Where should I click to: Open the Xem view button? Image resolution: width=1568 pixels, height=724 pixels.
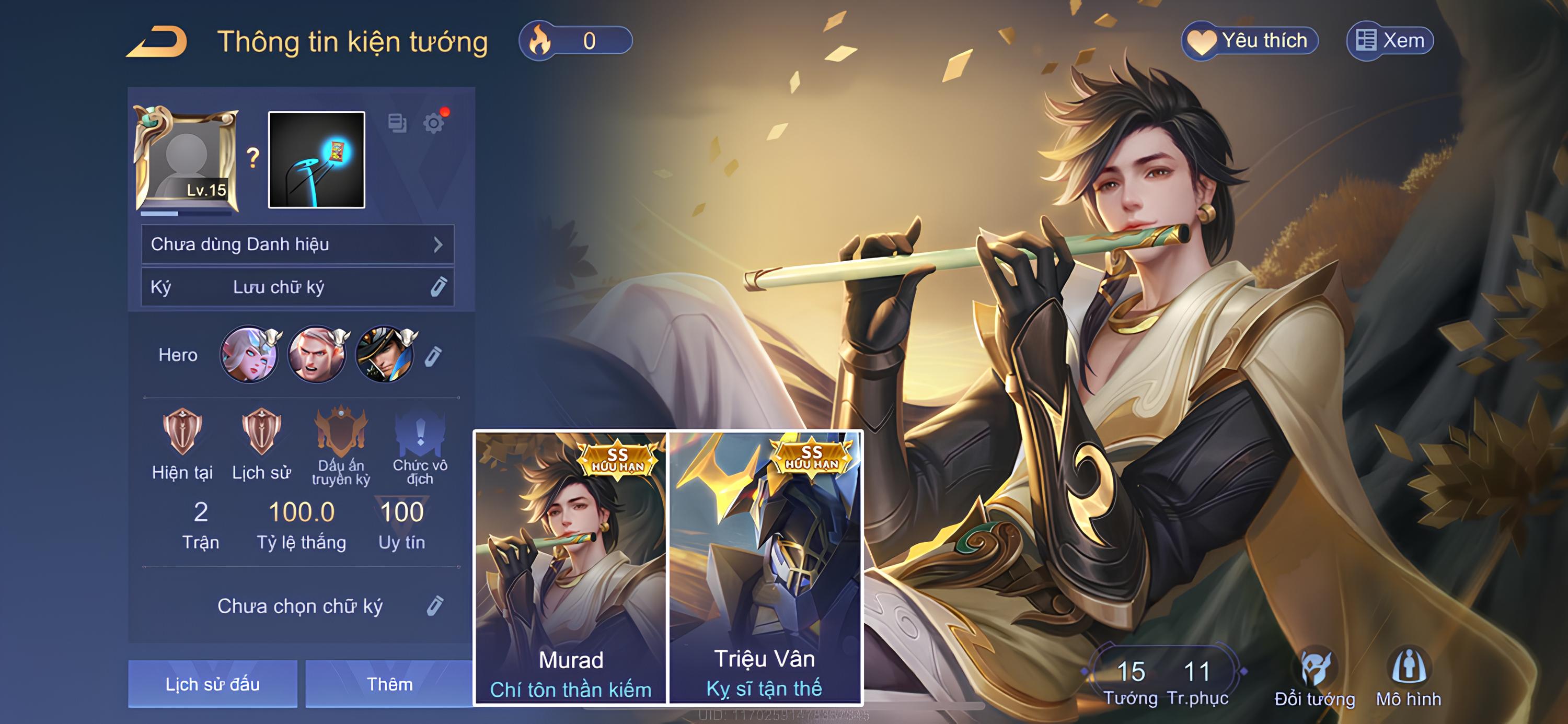point(1390,41)
